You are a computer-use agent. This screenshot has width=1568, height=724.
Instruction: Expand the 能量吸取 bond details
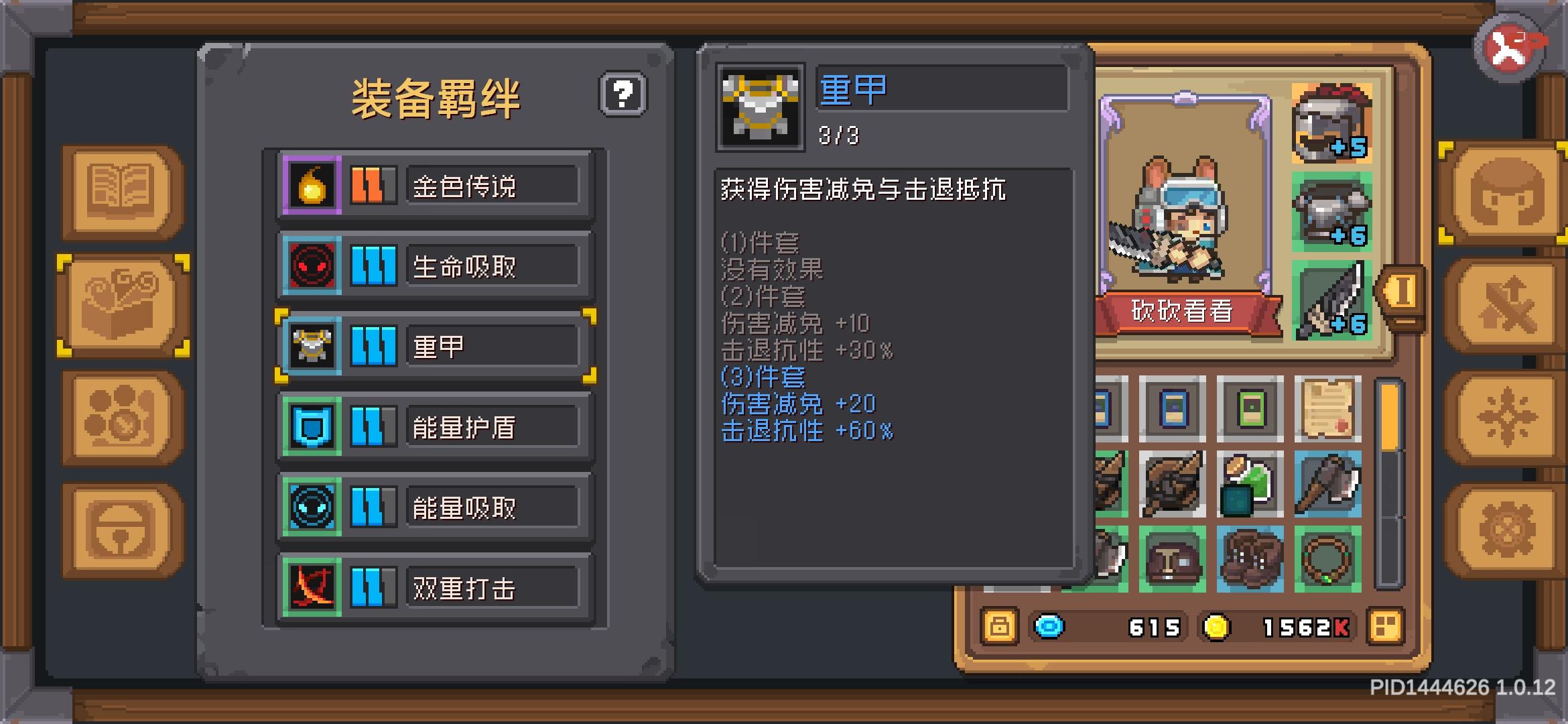434,507
